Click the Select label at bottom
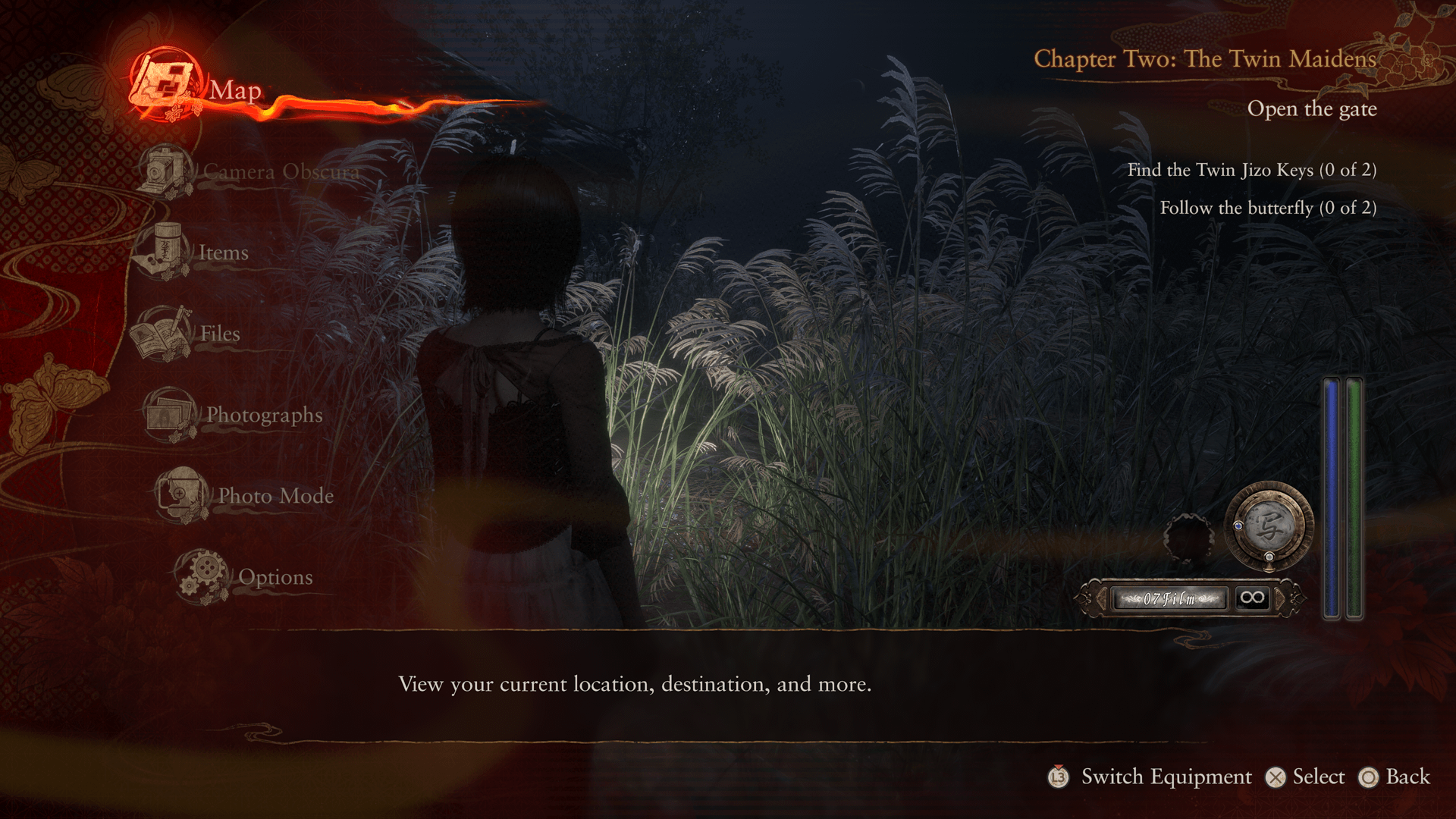Image resolution: width=1456 pixels, height=819 pixels. (x=1318, y=777)
